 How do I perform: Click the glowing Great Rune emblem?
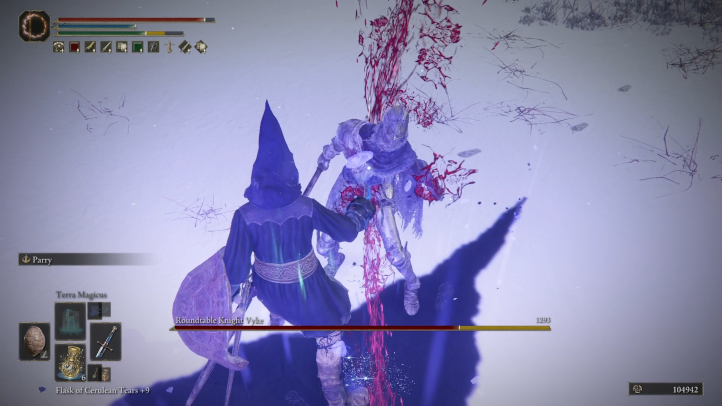pos(34,26)
